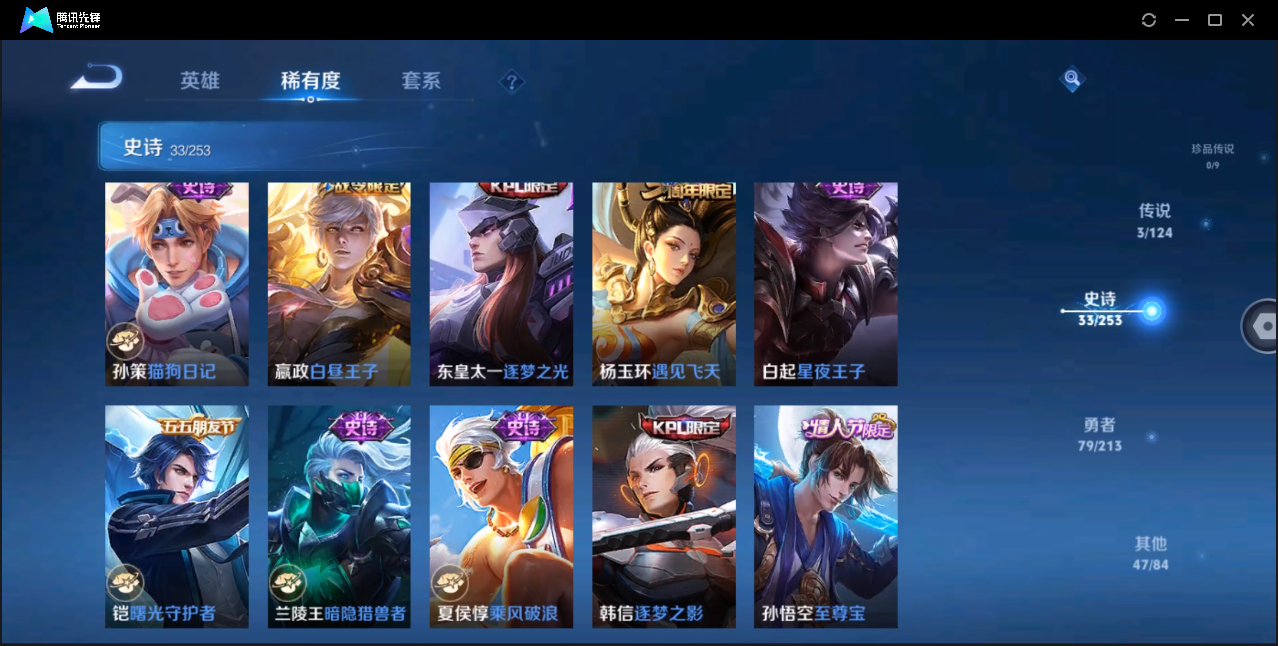Jump to the 传说 rarity section

[x=1154, y=220]
